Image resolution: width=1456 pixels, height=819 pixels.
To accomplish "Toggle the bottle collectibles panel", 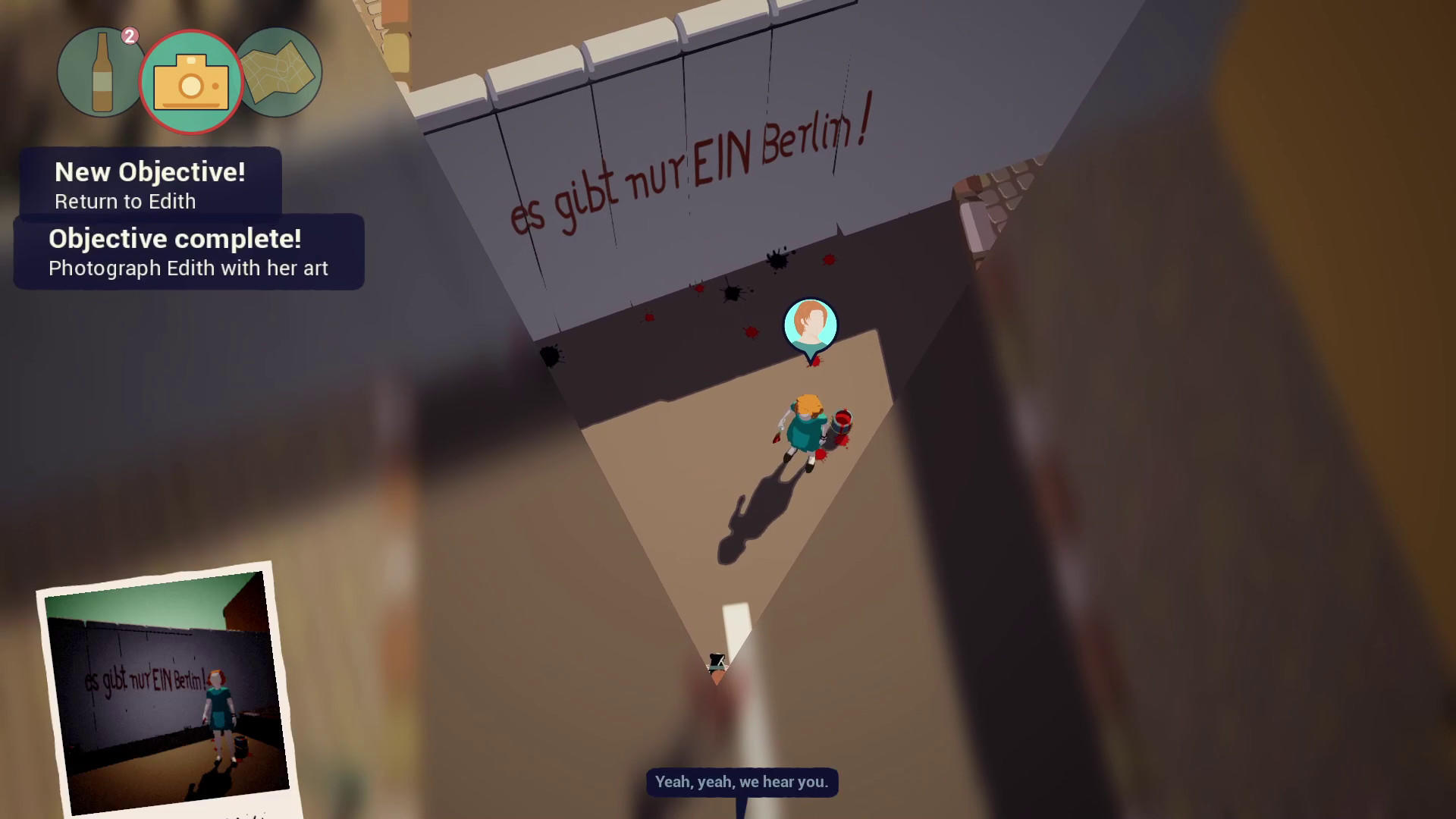I will click(101, 72).
